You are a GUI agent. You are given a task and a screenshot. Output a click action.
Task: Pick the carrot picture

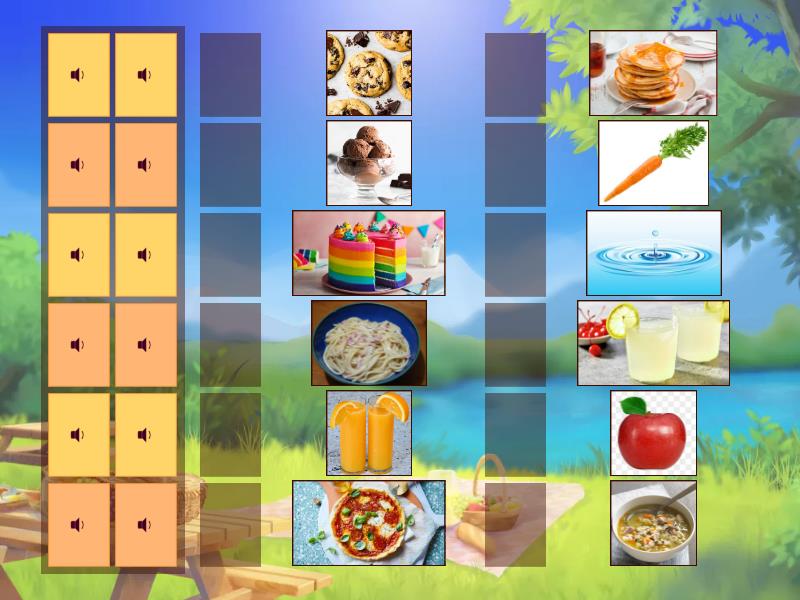click(x=653, y=163)
